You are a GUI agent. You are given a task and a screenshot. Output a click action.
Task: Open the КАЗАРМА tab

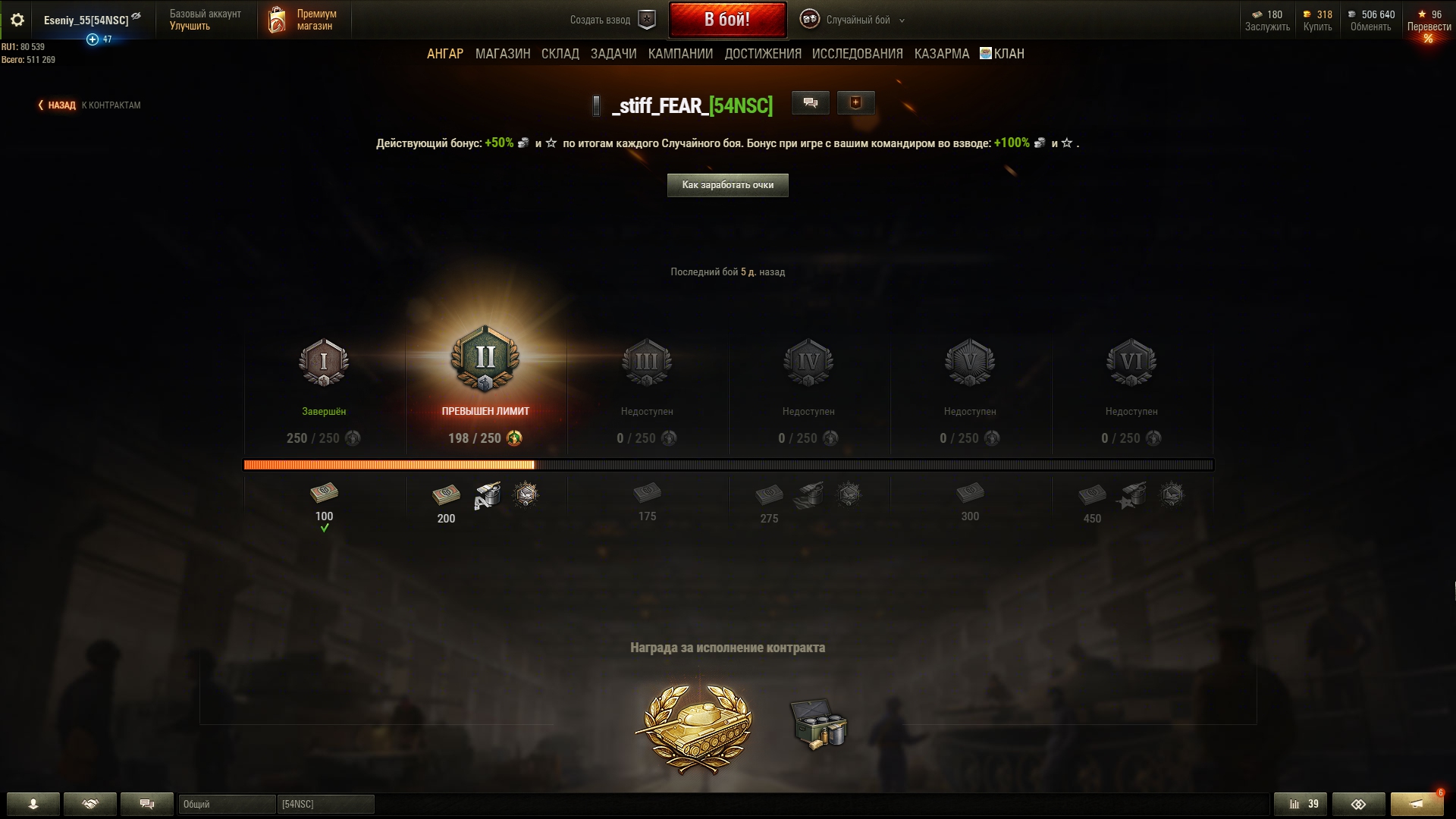(x=941, y=54)
